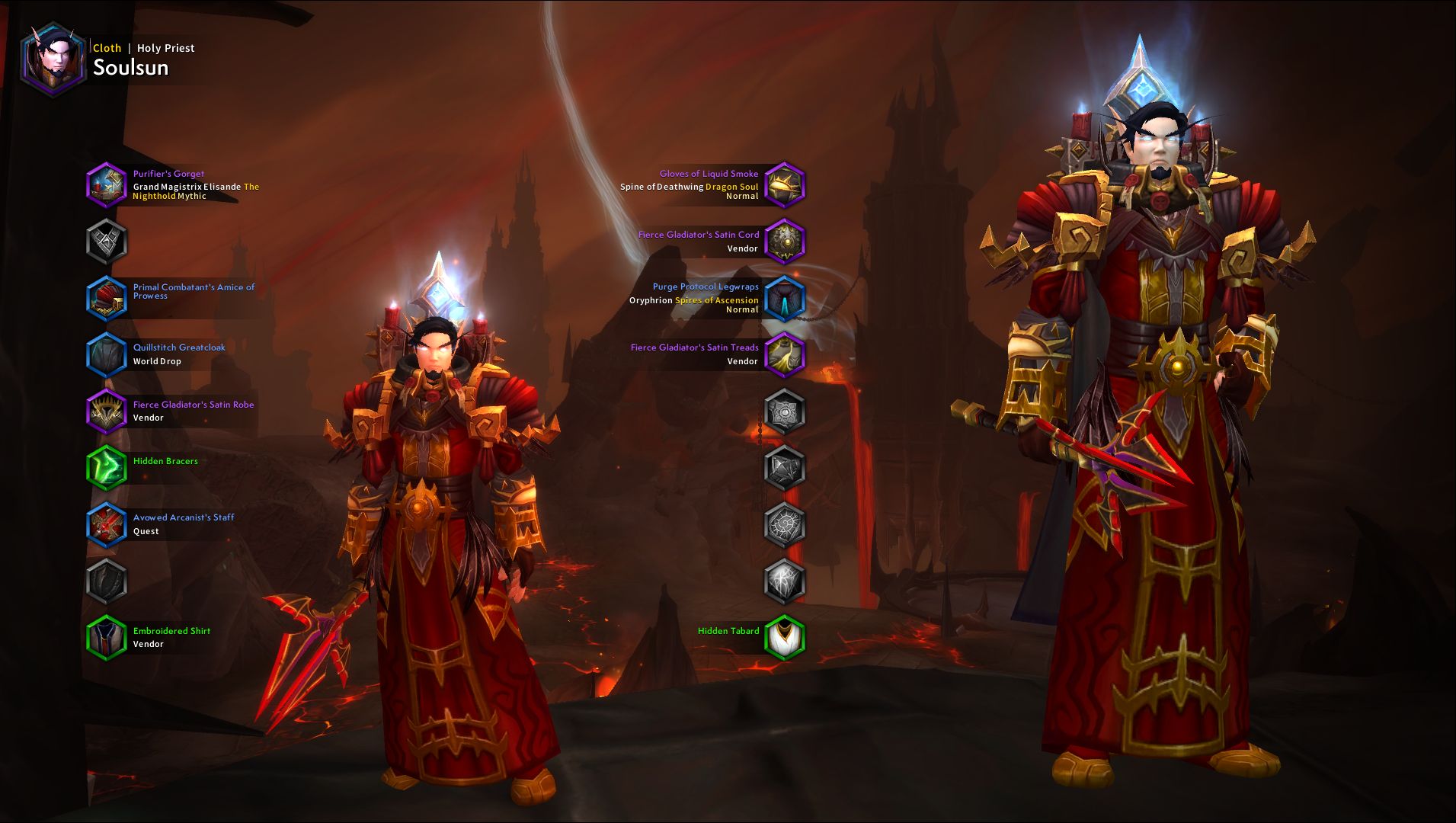Click the Primal Combatant's Amice of Prowess icon
1456x823 pixels.
tap(107, 297)
